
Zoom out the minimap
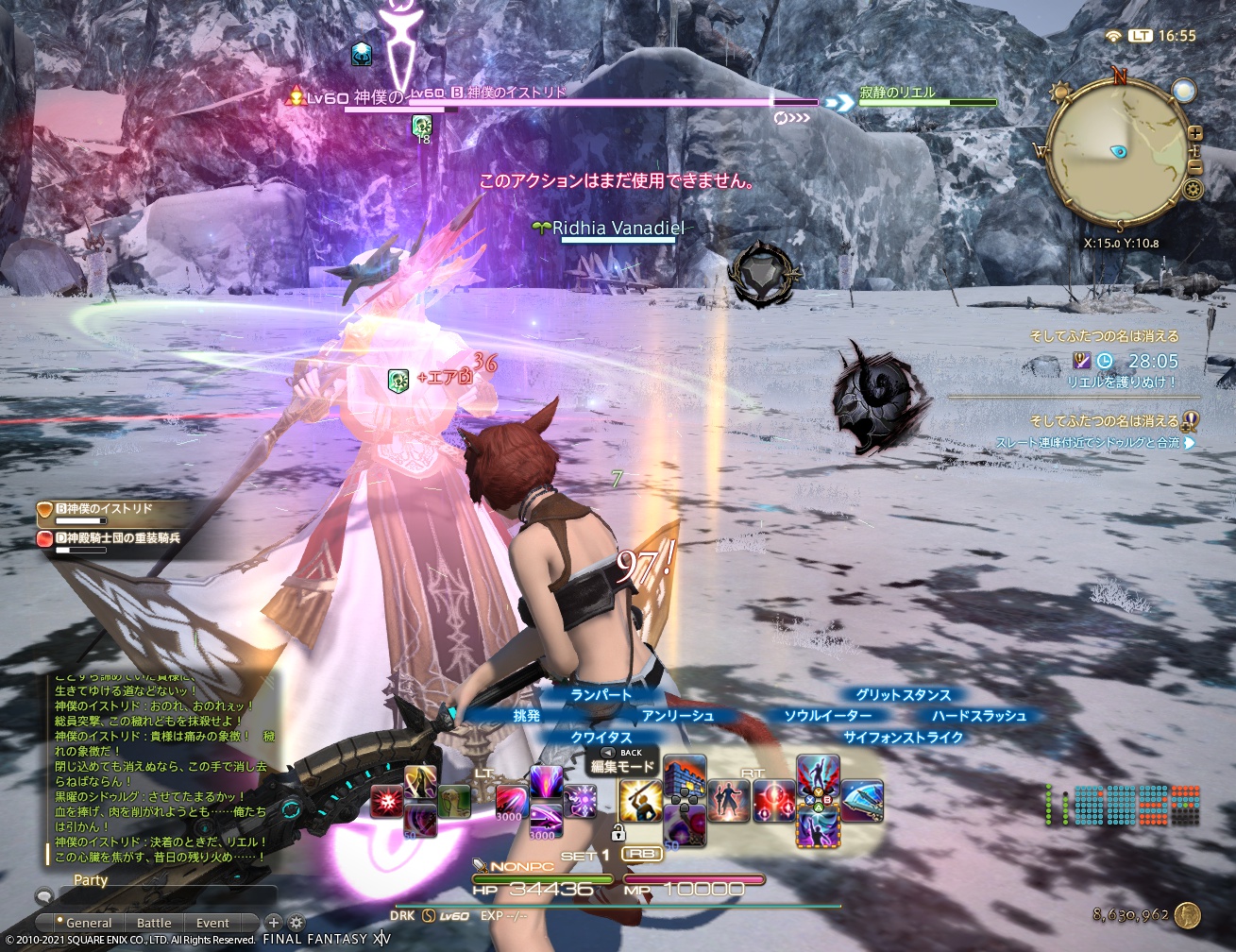1195,167
